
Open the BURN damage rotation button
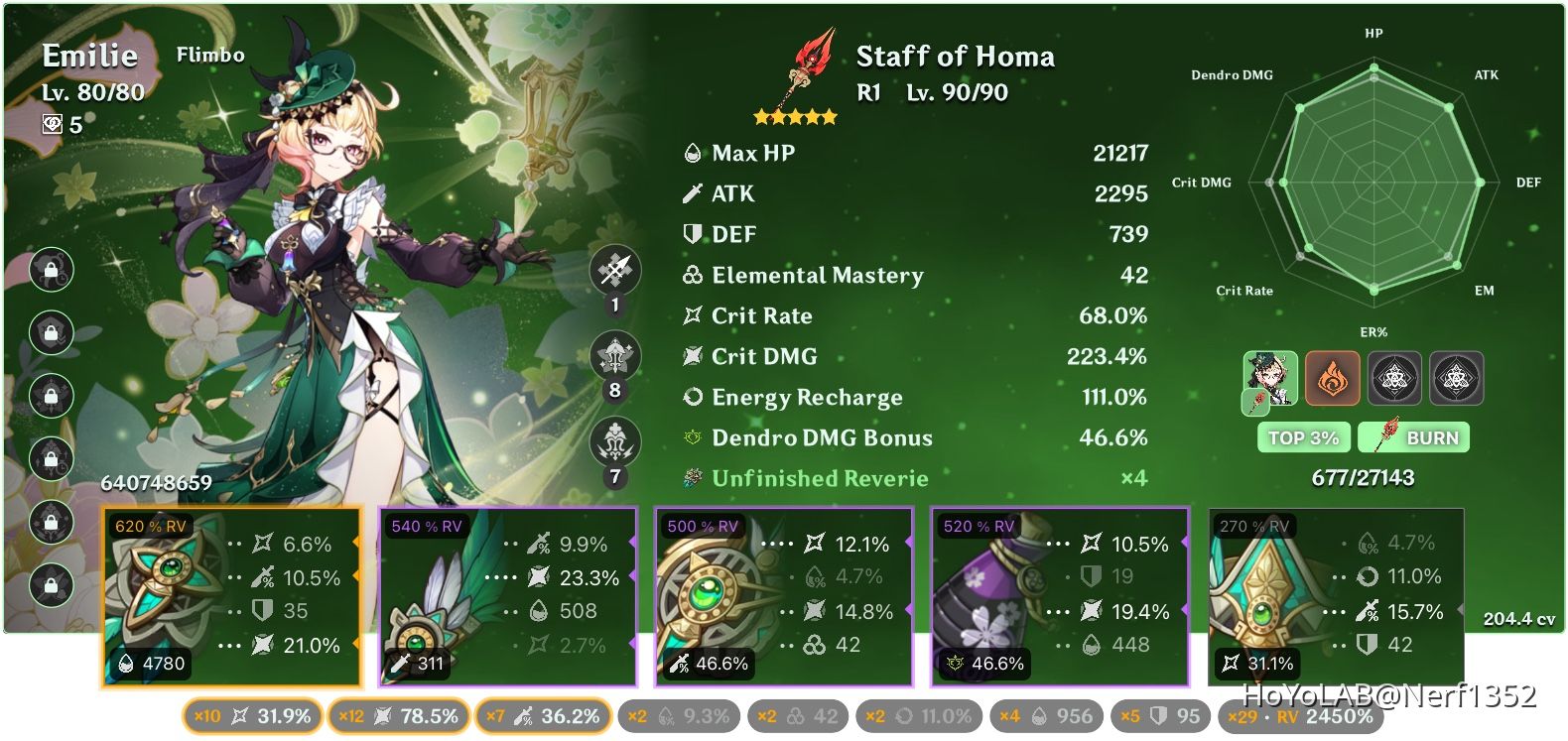(x=1414, y=437)
